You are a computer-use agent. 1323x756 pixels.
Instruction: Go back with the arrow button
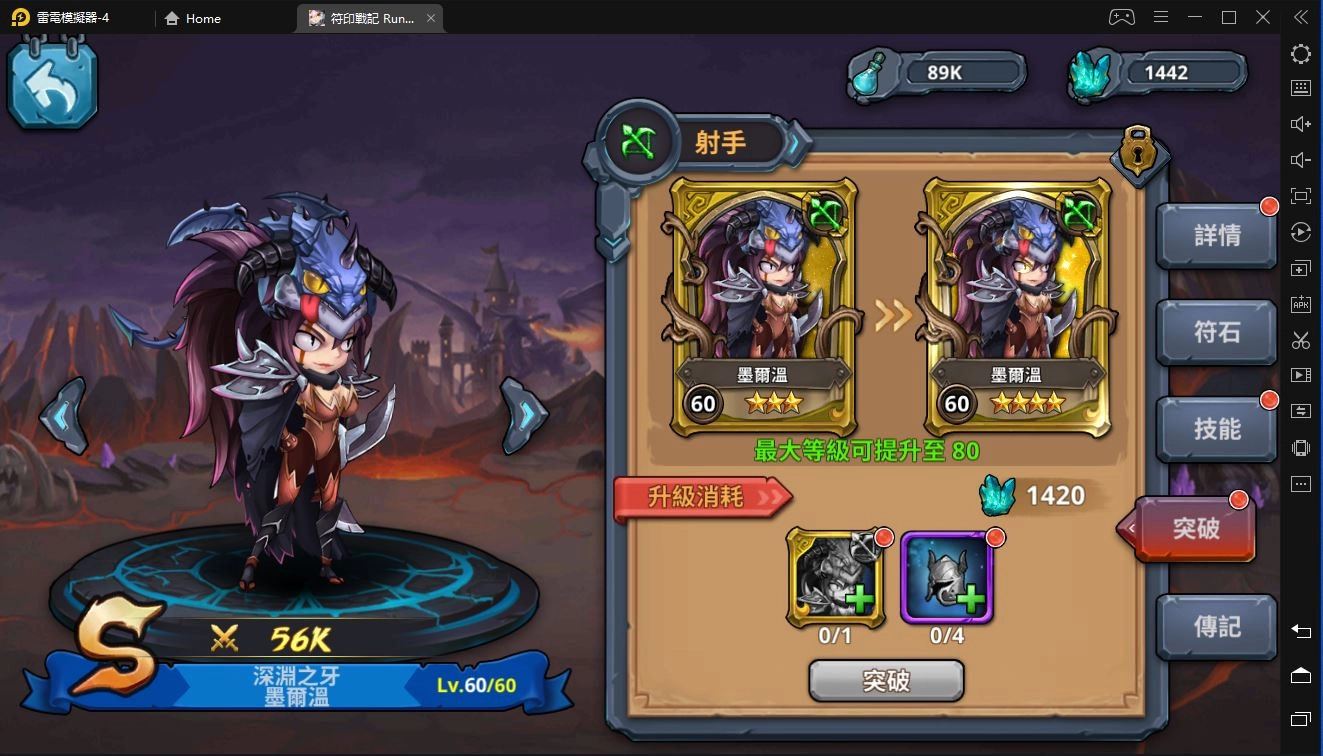(x=53, y=86)
